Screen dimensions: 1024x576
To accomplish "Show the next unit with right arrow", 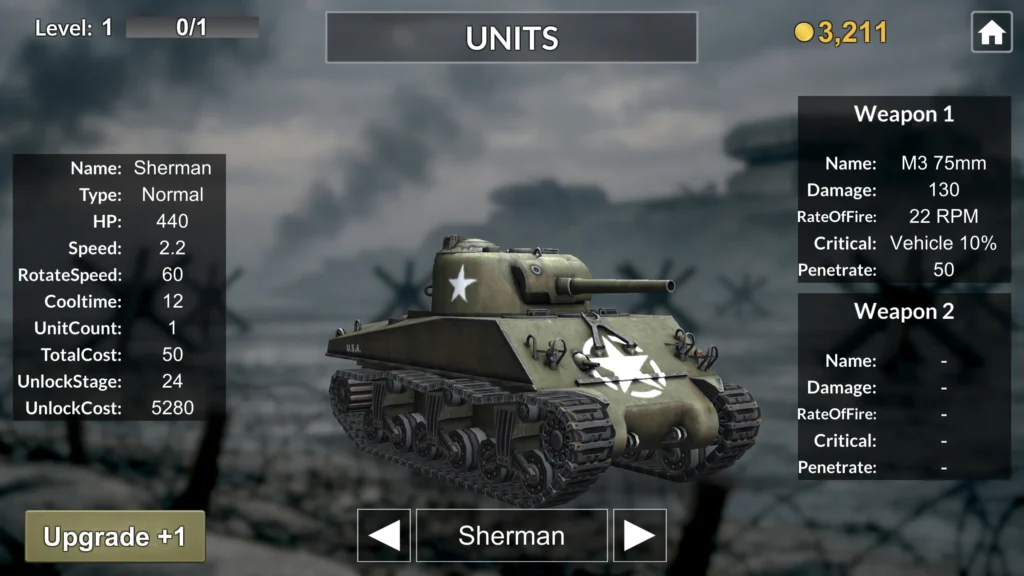I will [x=640, y=536].
